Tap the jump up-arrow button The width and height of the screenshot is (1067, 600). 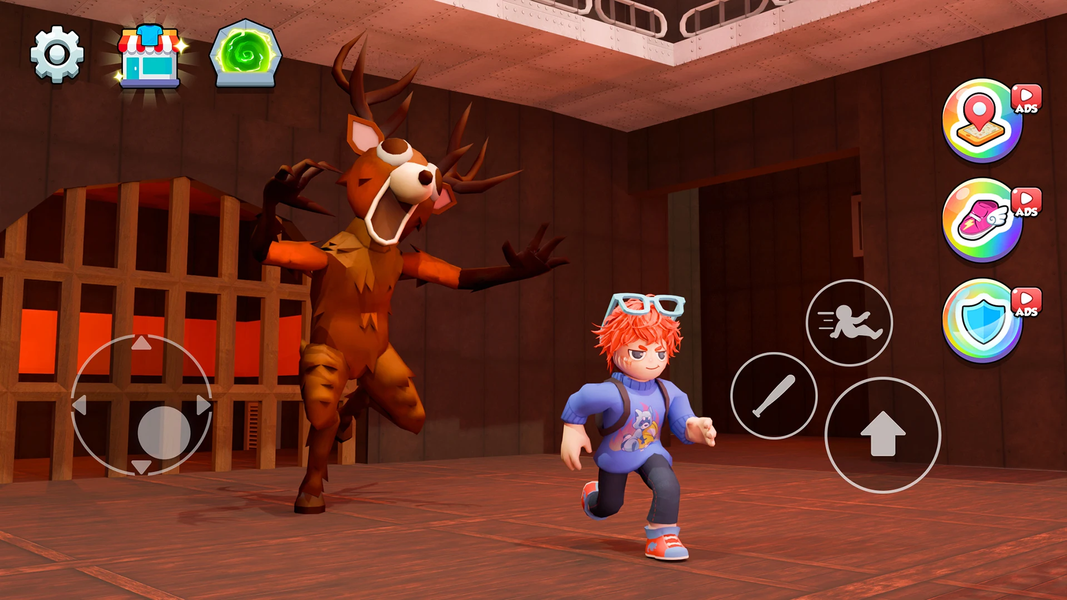[x=882, y=435]
